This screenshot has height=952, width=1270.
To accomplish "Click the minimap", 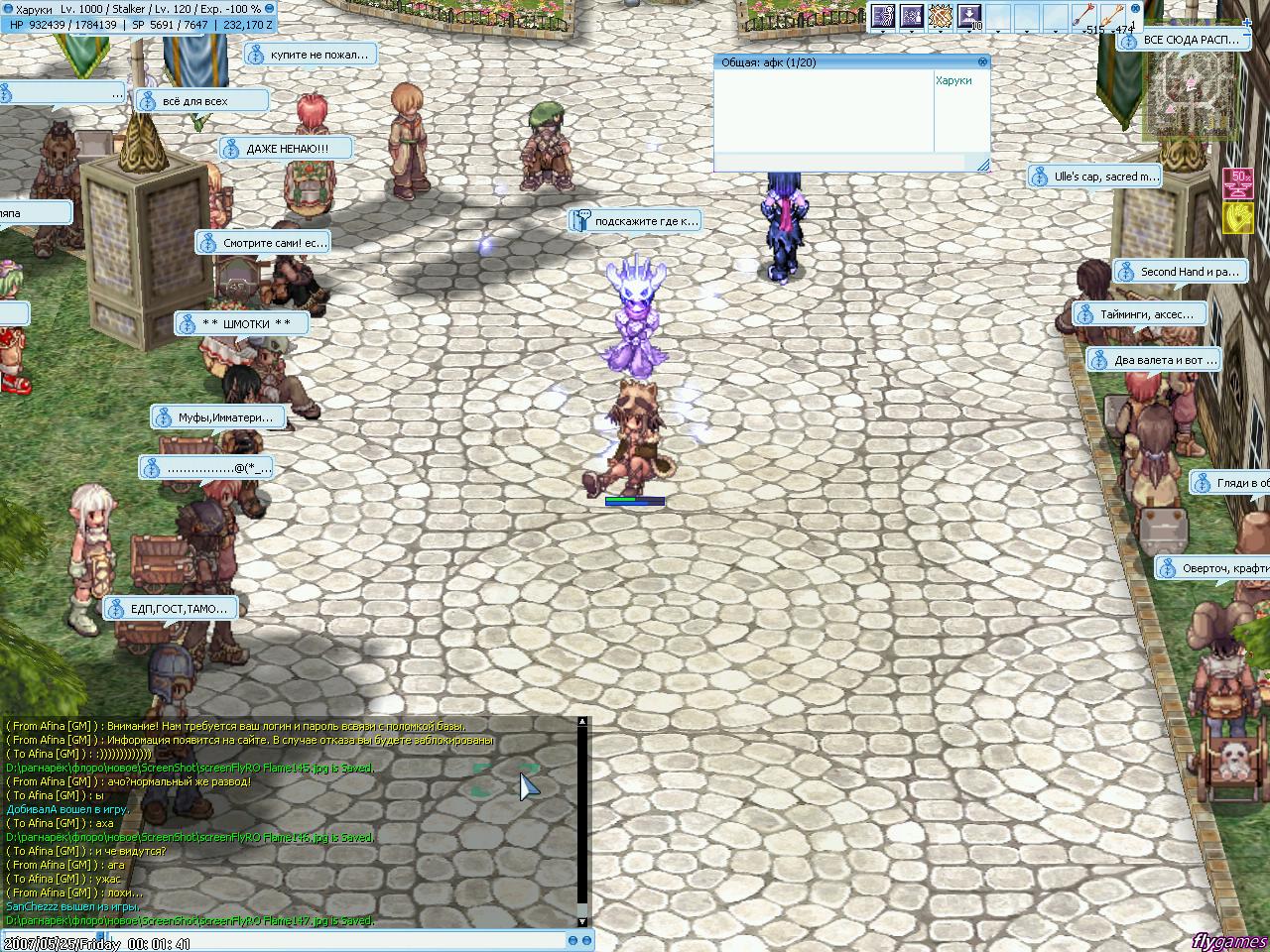I will coord(1194,94).
